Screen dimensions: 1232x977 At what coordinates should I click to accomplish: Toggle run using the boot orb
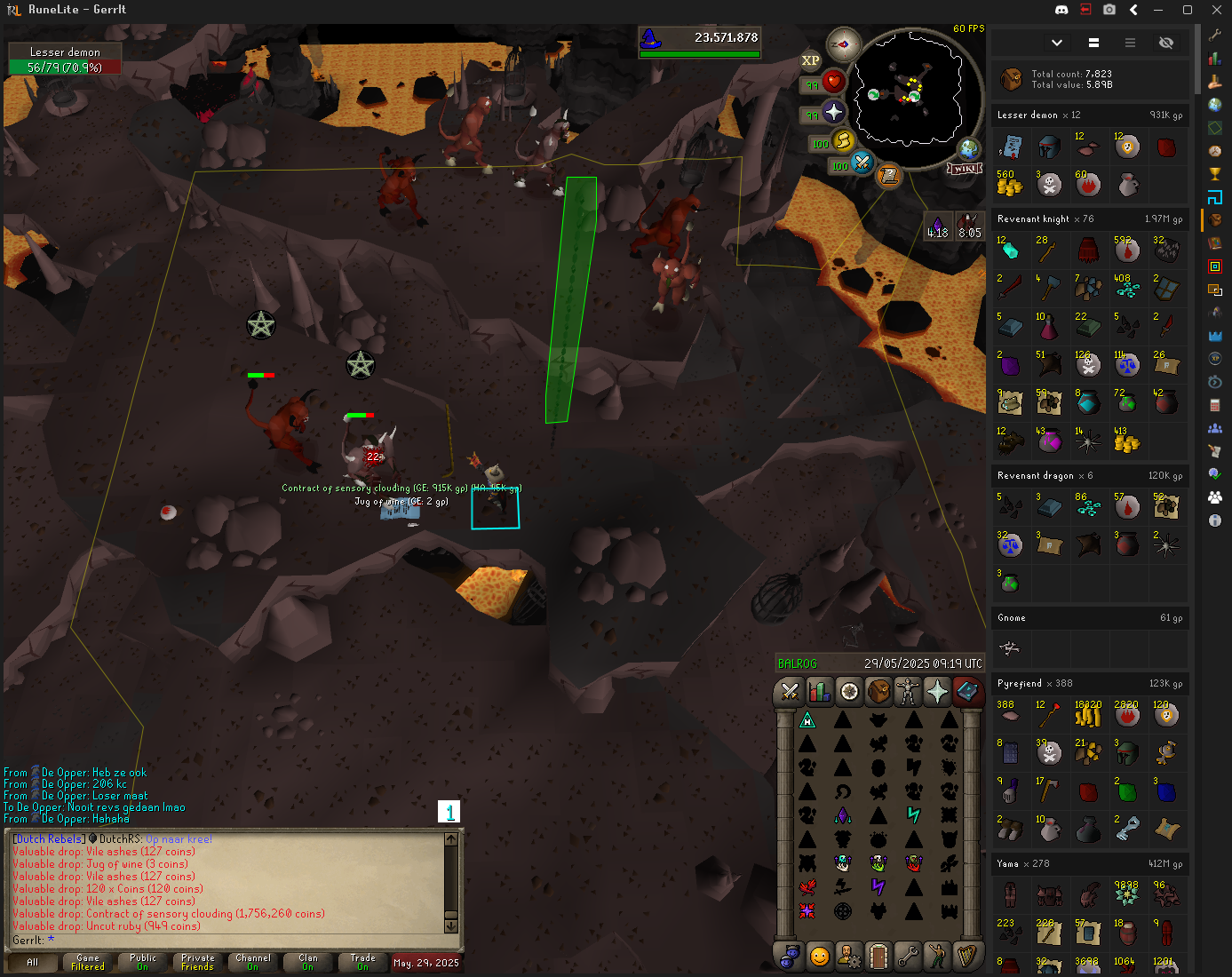click(x=843, y=140)
